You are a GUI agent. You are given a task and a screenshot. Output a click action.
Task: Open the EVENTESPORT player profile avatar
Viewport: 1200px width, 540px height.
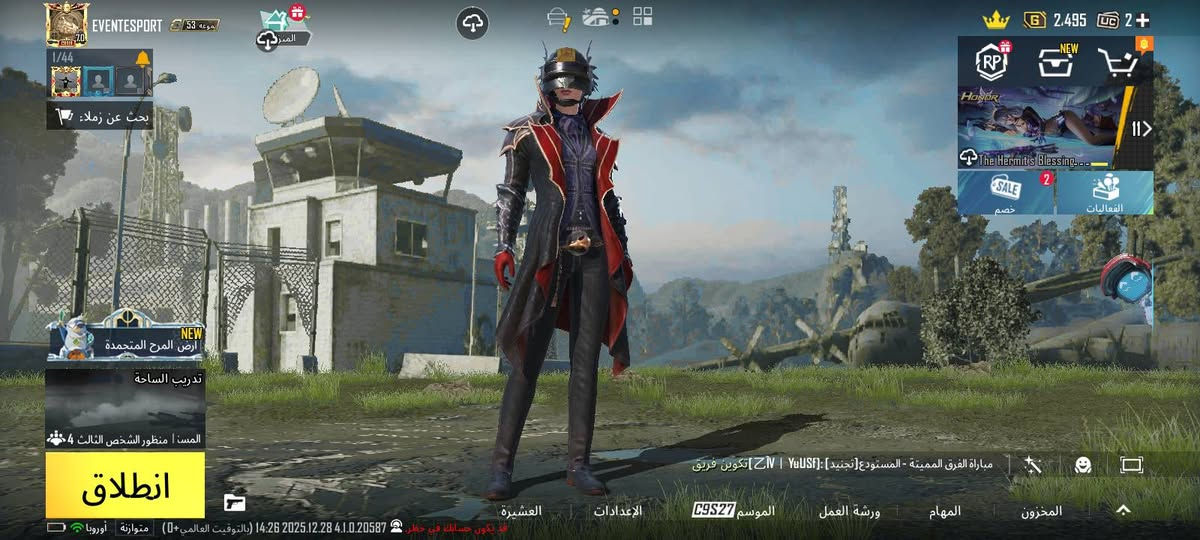click(66, 24)
